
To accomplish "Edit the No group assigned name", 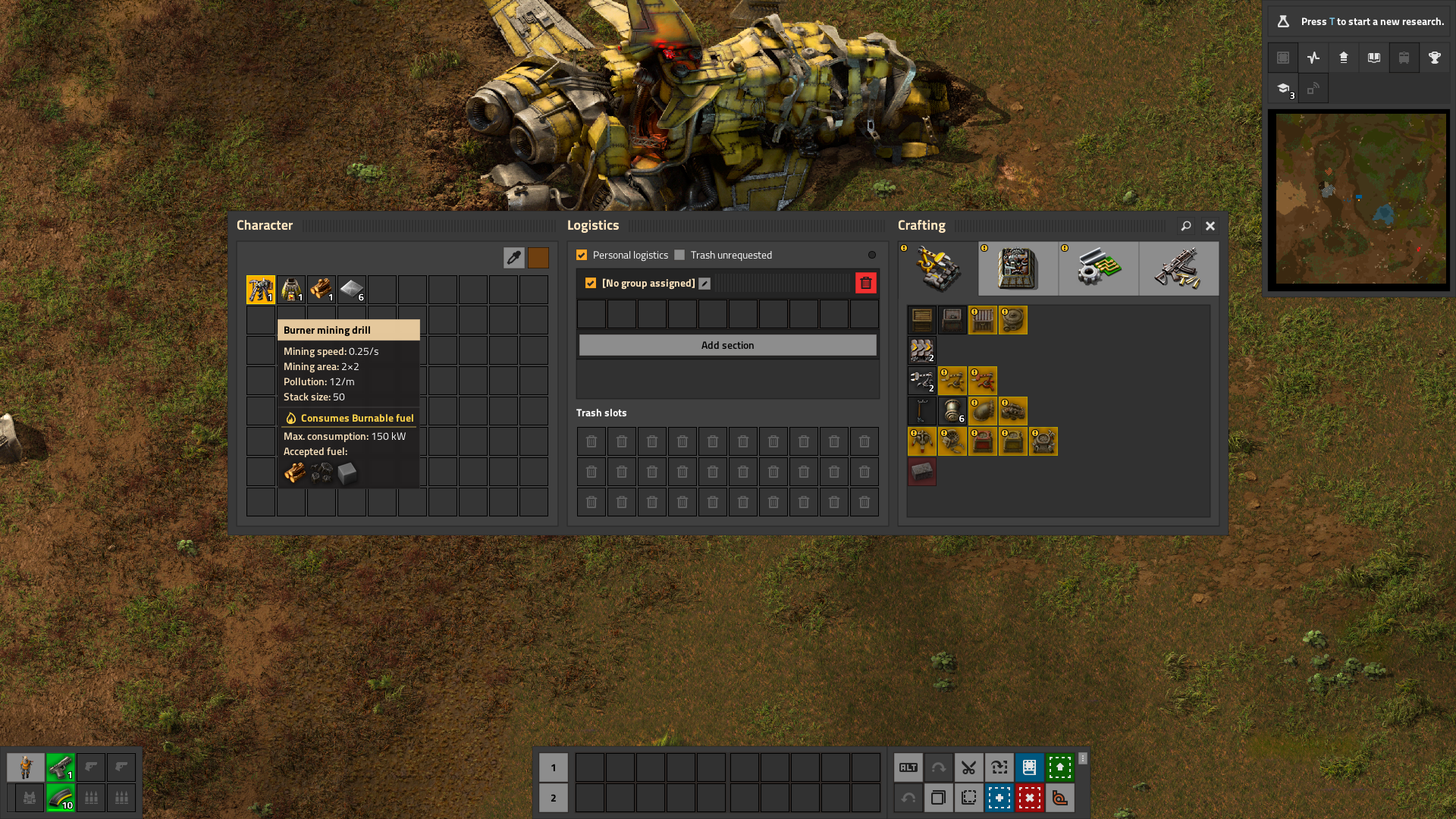I will tap(704, 284).
